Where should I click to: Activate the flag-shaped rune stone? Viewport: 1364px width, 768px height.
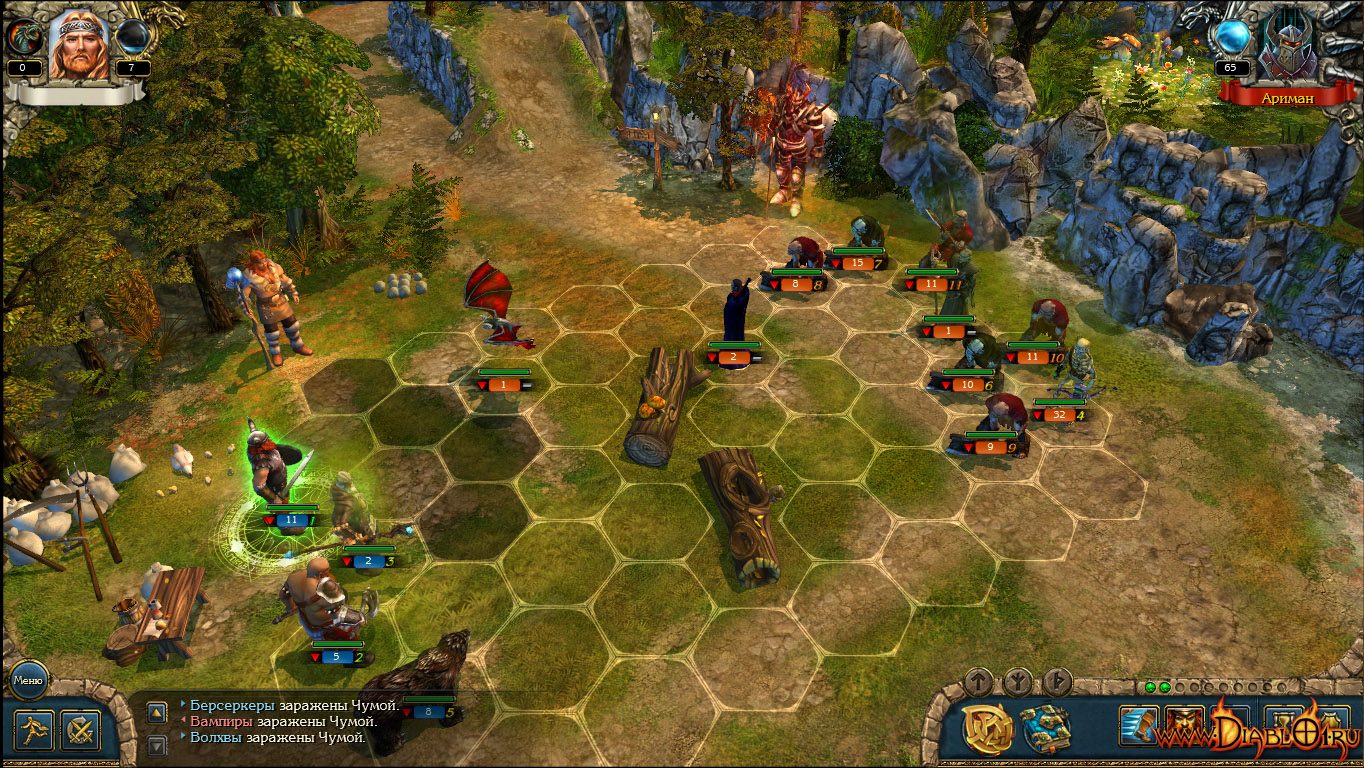coord(1057,682)
